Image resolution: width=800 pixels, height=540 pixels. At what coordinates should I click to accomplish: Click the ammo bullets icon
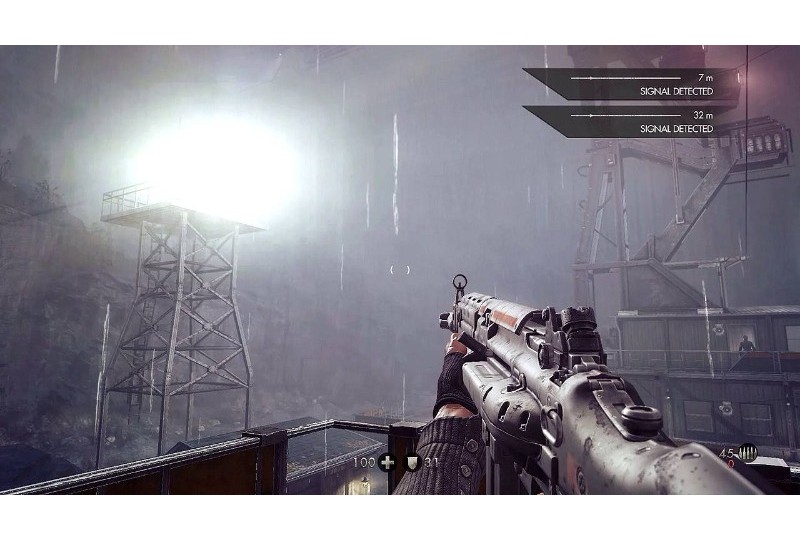[748, 456]
